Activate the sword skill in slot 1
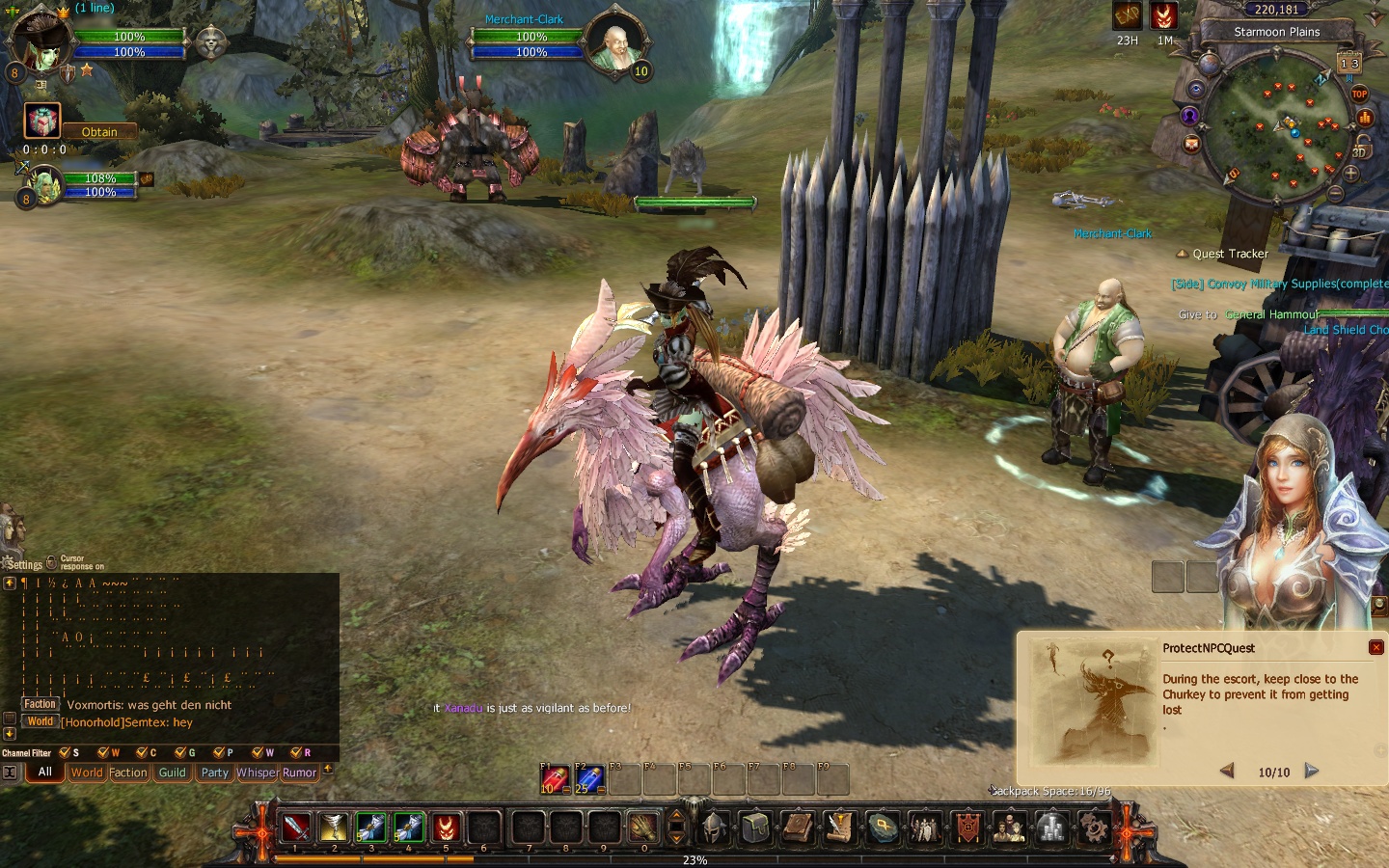 click(x=296, y=827)
